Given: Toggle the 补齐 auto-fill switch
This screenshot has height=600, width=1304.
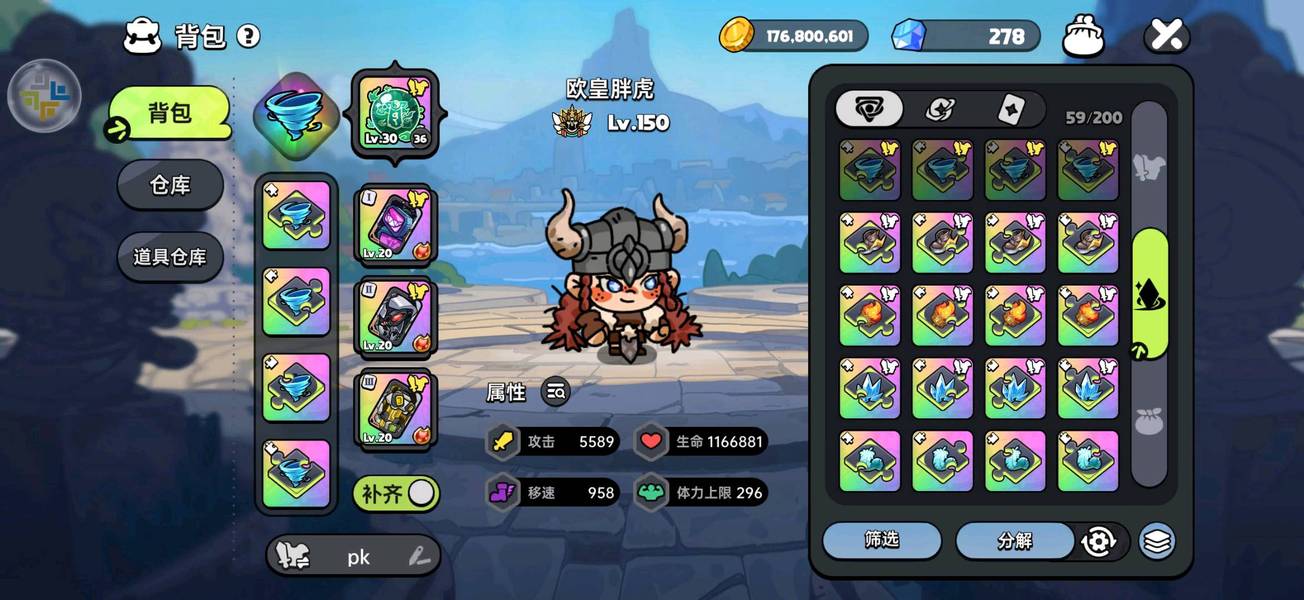Looking at the screenshot, I should (396, 493).
